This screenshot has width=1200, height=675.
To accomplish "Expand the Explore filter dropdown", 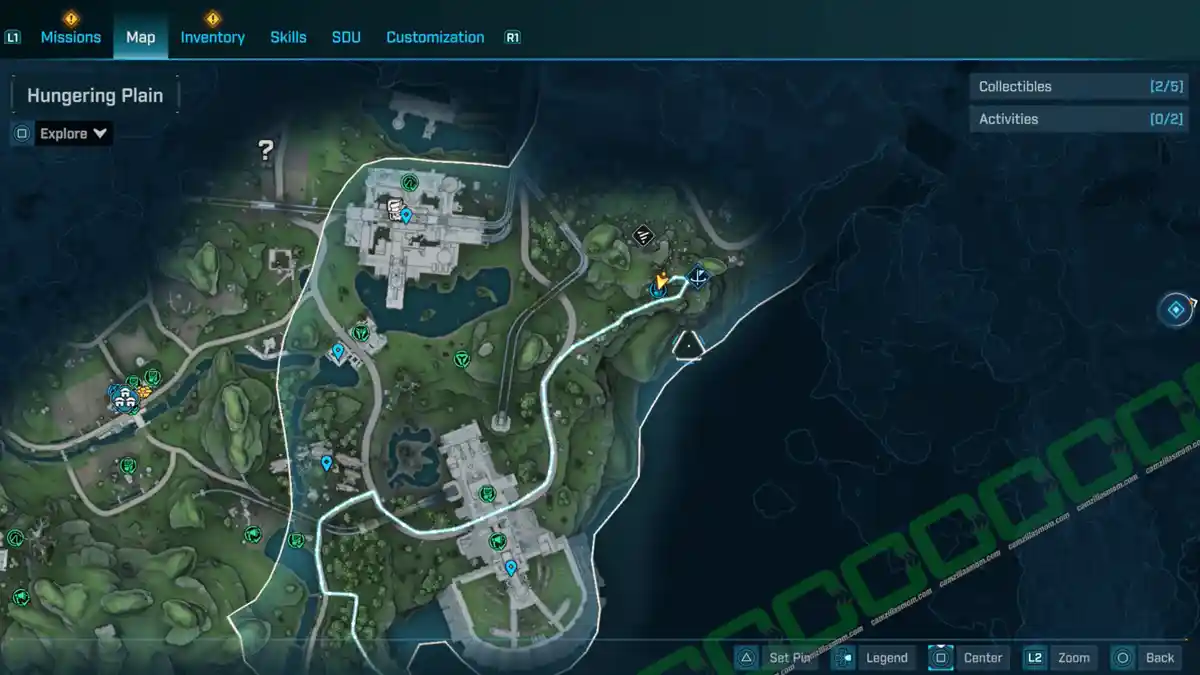I will click(x=73, y=133).
